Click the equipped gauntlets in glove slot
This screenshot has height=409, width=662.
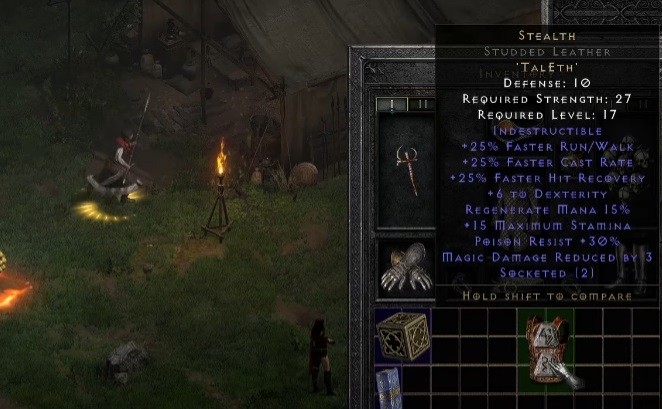click(x=405, y=268)
